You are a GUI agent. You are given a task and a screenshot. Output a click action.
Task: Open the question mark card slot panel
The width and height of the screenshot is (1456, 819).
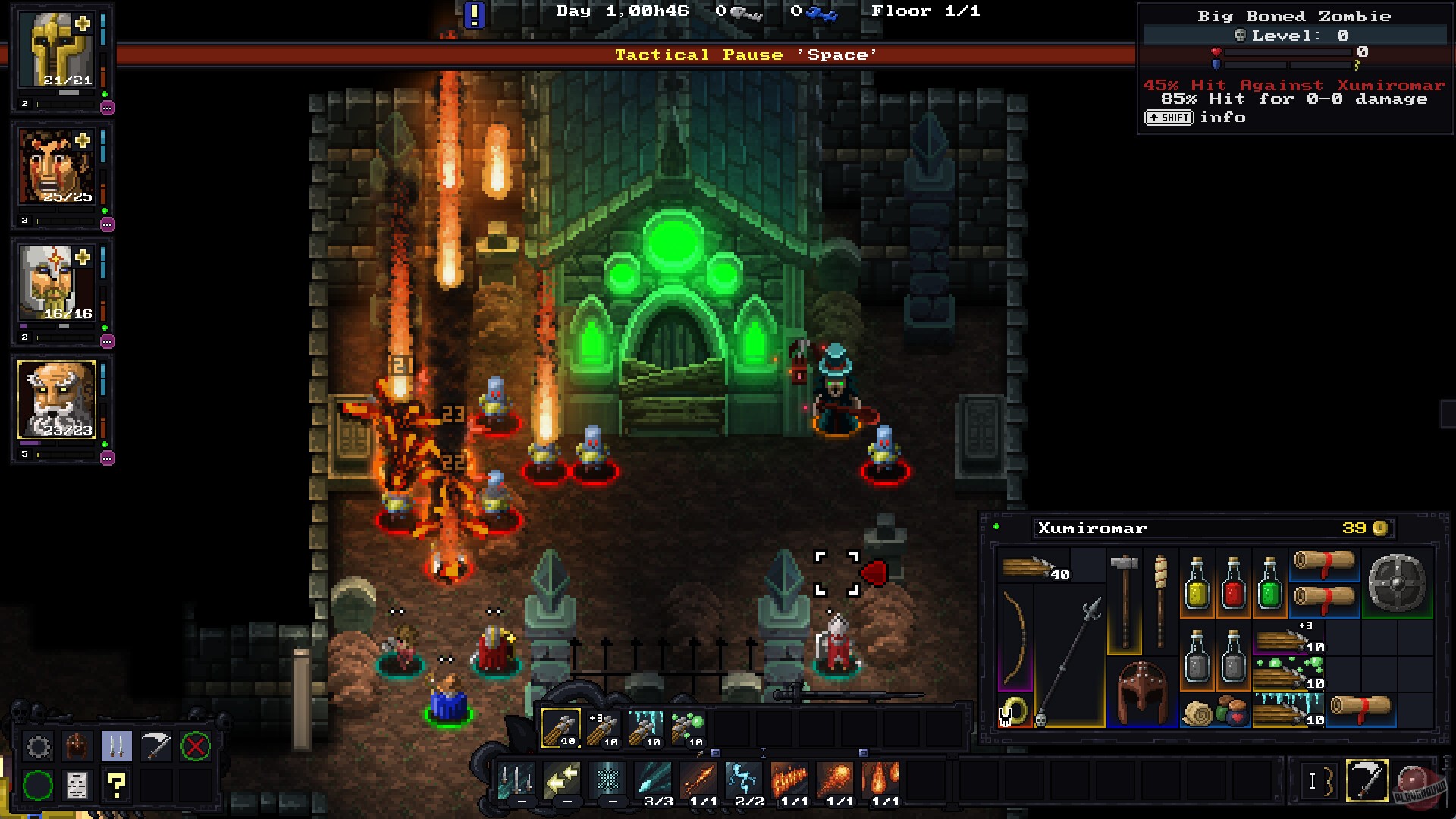tap(116, 785)
